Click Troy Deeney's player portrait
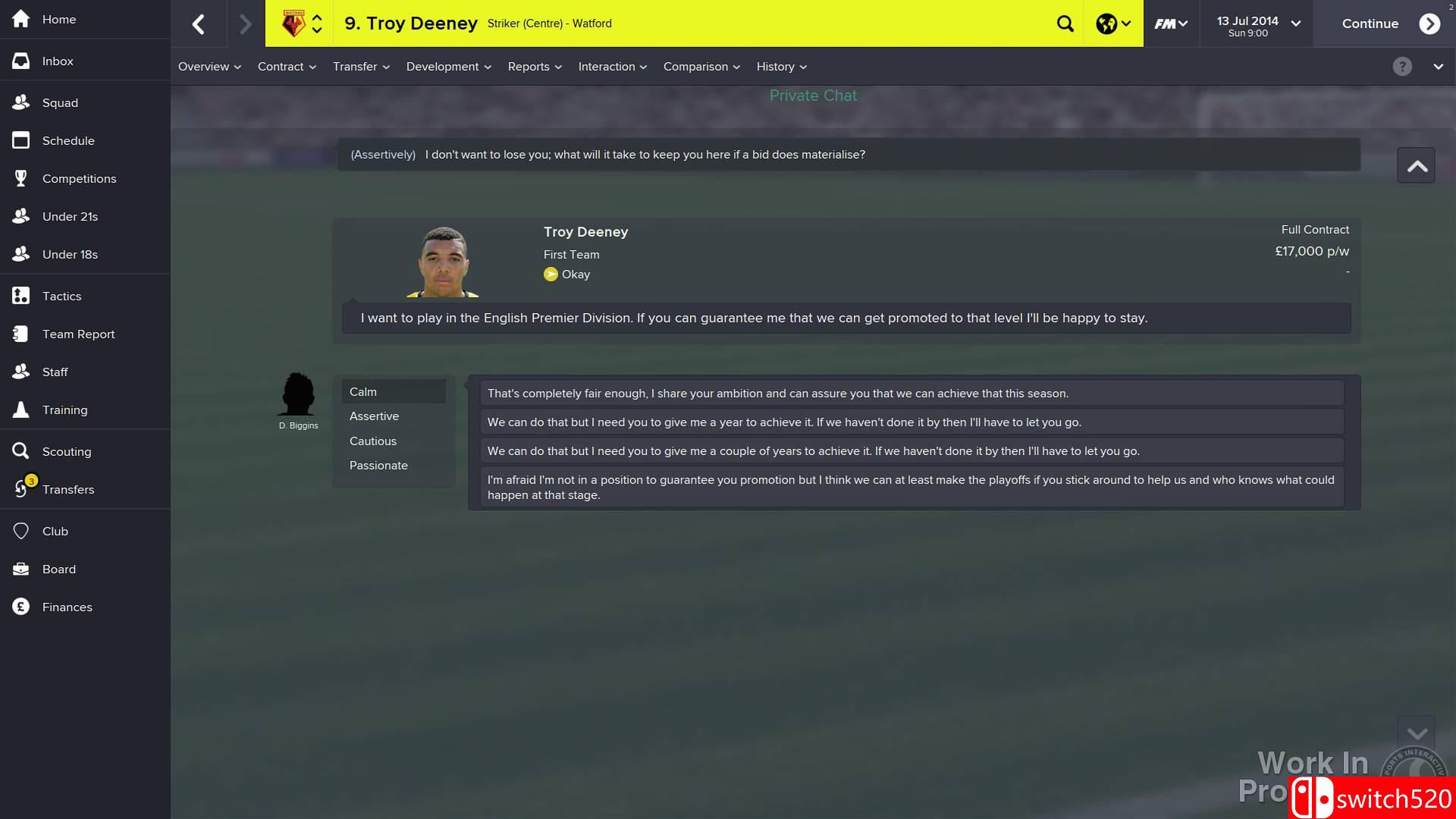Image resolution: width=1456 pixels, height=819 pixels. point(443,260)
